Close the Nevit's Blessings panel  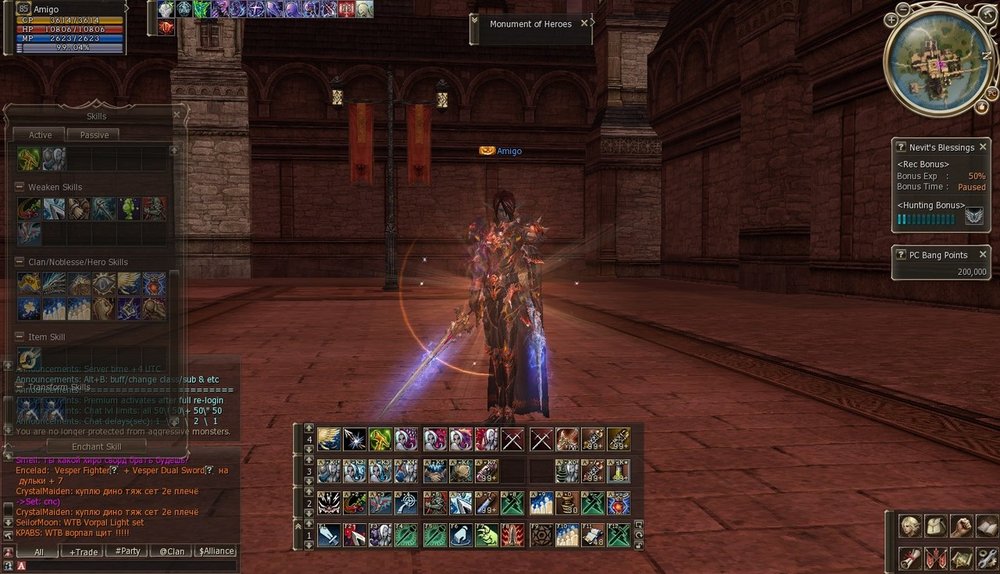[x=982, y=147]
